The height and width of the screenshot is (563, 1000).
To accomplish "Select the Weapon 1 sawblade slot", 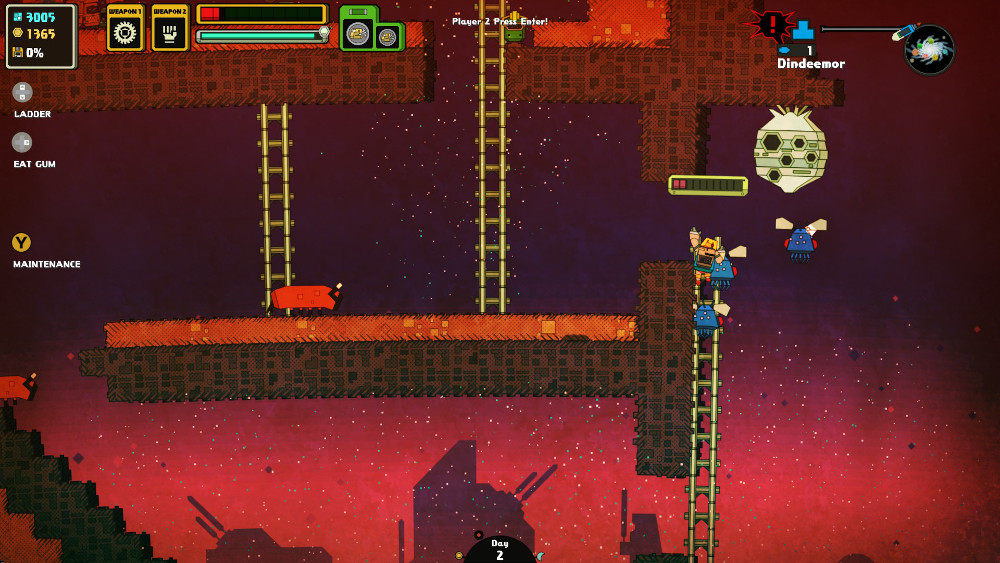I will pos(126,29).
